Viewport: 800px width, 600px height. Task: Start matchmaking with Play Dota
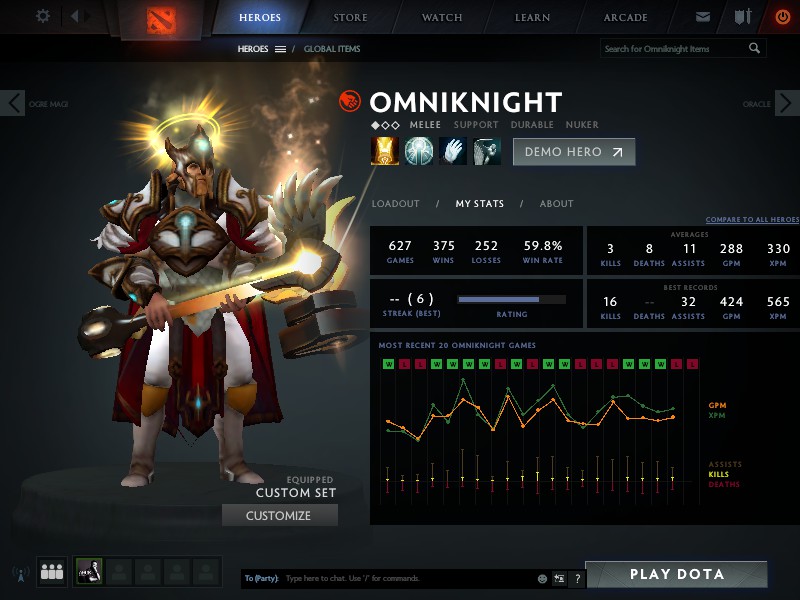click(677, 575)
